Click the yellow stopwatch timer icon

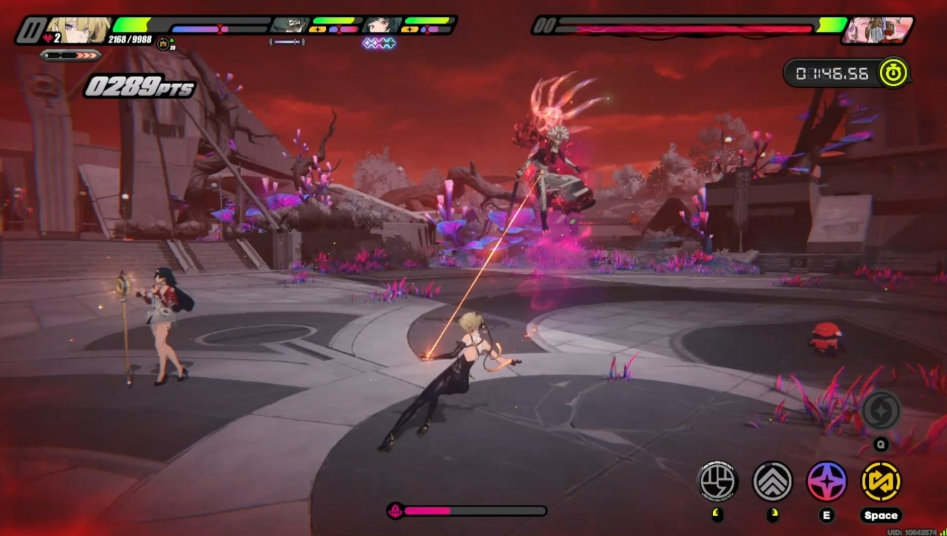[893, 73]
